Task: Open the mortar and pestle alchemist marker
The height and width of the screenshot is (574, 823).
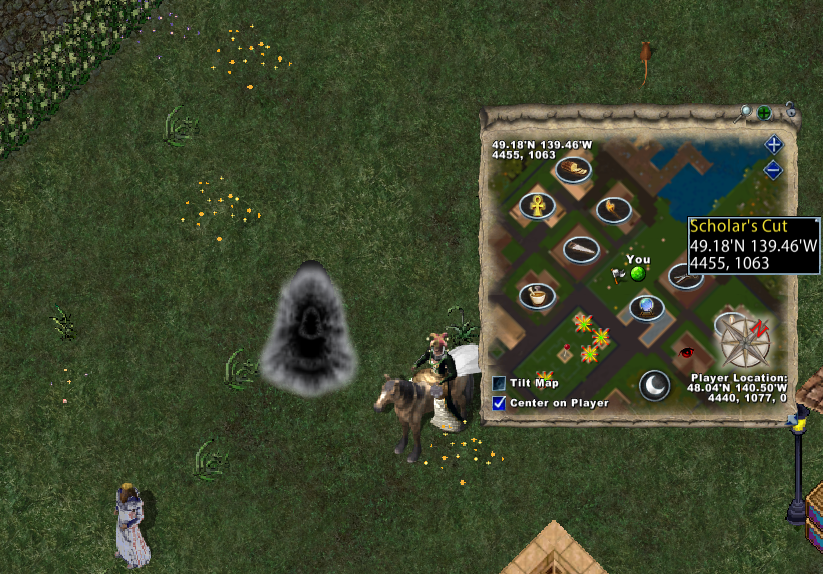Action: point(537,295)
